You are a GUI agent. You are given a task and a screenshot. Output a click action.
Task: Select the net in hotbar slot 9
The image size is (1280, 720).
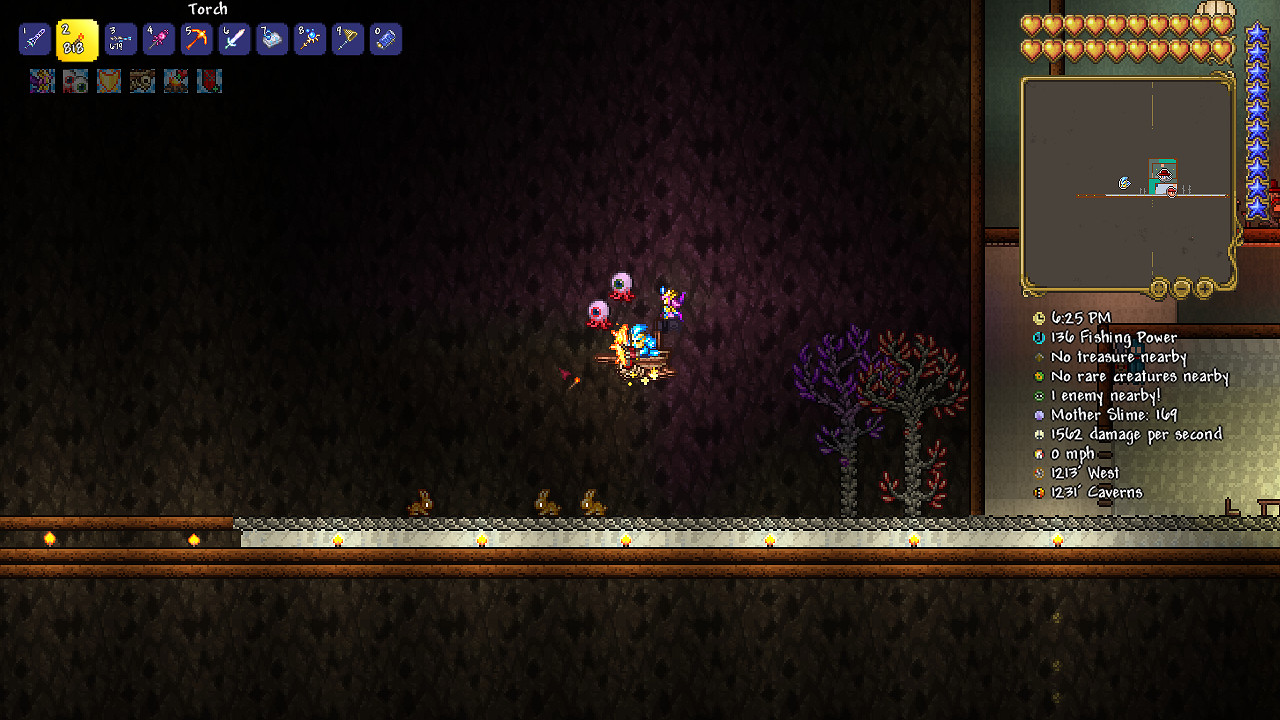click(x=347, y=40)
